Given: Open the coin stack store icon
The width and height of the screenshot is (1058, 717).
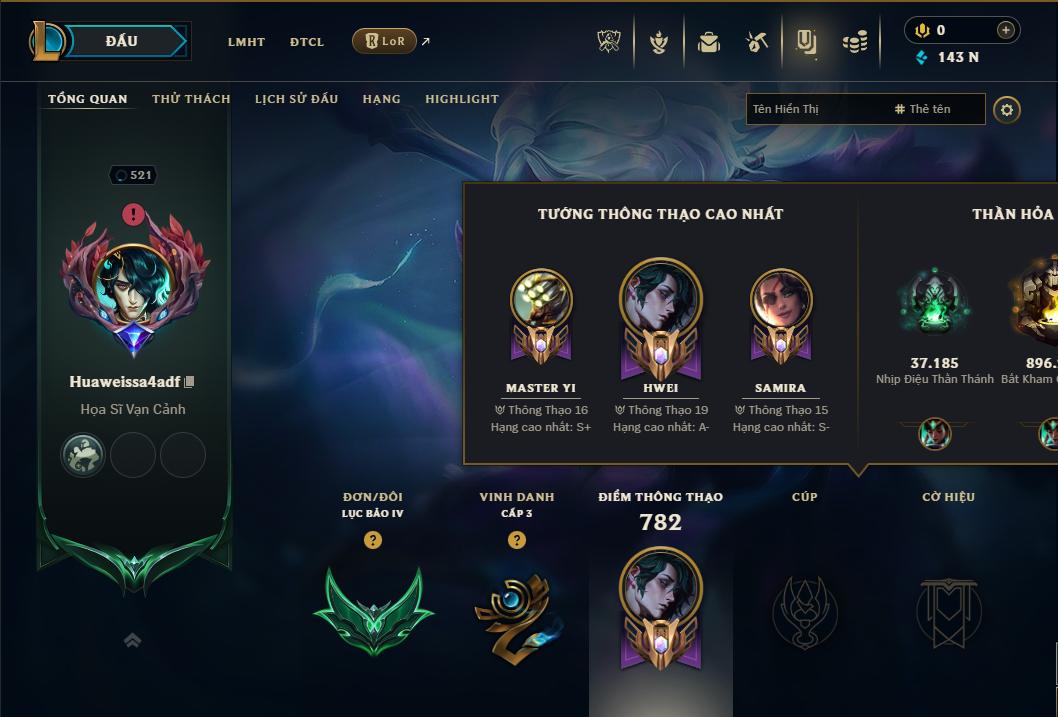Looking at the screenshot, I should [x=854, y=42].
